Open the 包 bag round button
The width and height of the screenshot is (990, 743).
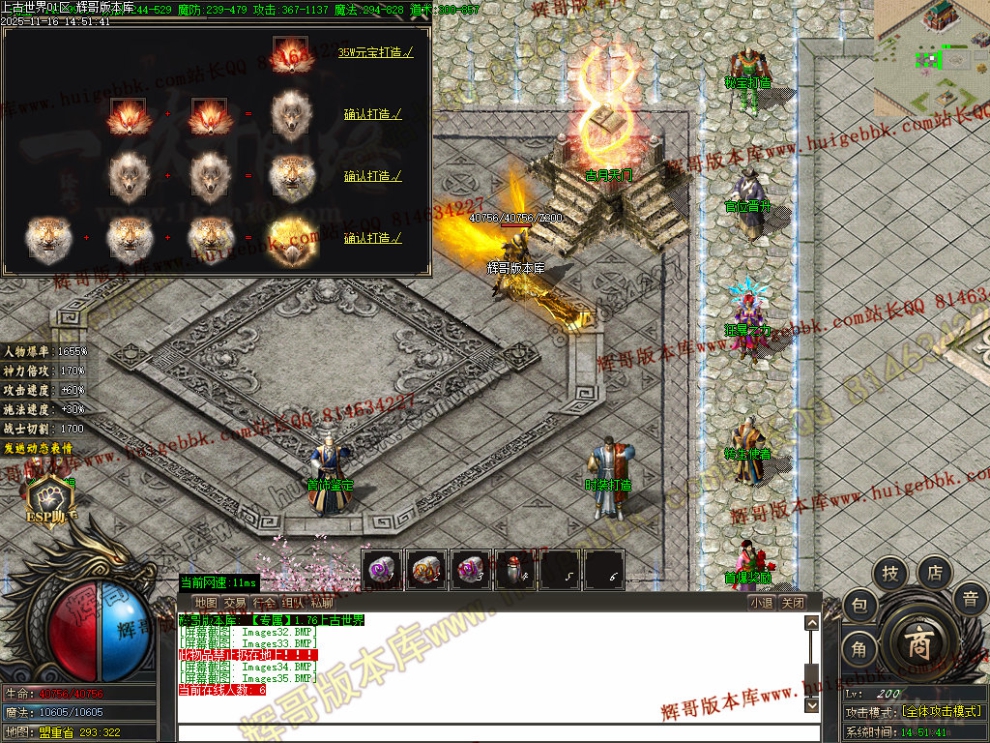(859, 605)
